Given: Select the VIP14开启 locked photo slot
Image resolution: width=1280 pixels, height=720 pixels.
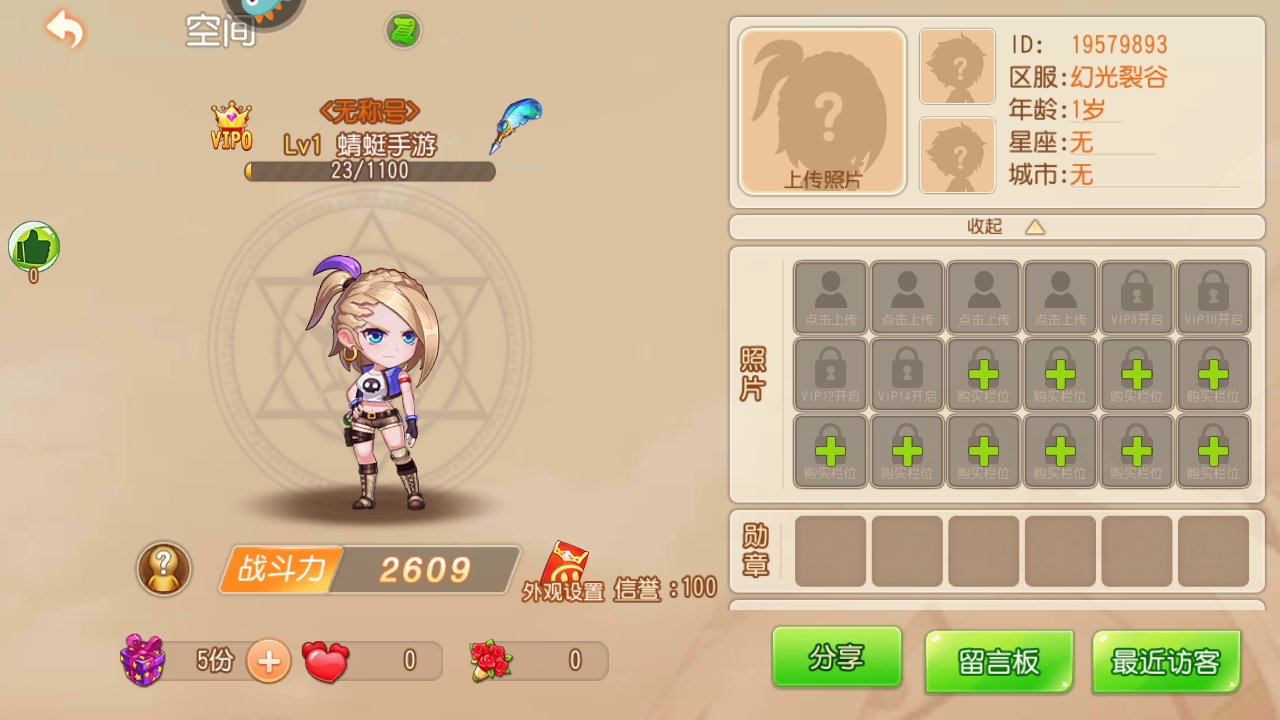Looking at the screenshot, I should (x=907, y=374).
